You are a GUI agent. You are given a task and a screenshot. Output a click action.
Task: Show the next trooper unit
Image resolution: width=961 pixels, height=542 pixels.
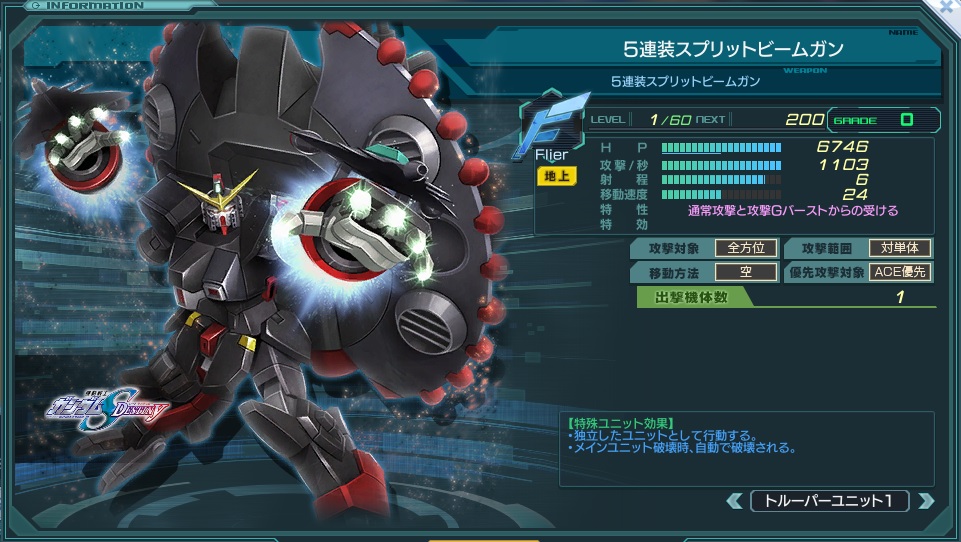point(925,501)
